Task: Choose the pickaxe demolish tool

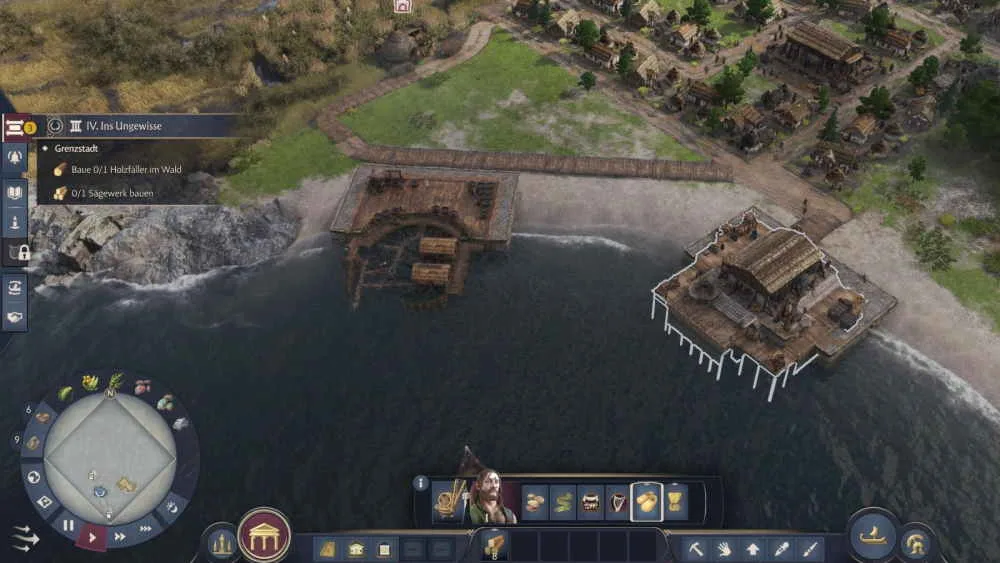Action: pos(697,548)
